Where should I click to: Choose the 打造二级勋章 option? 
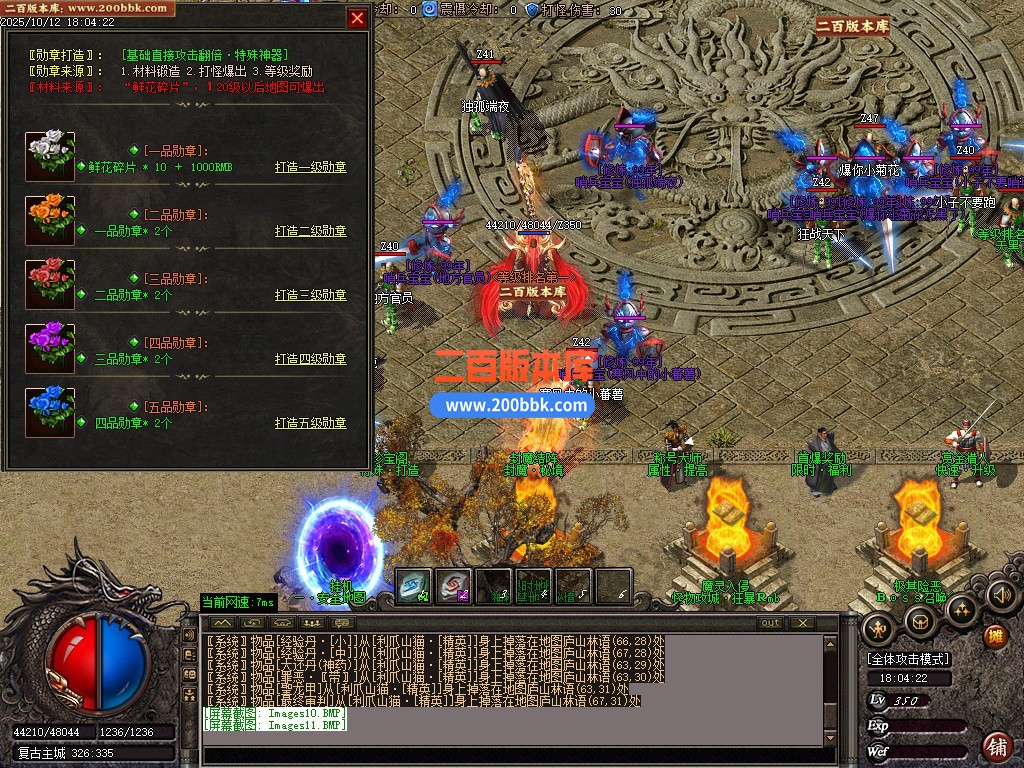(x=311, y=231)
